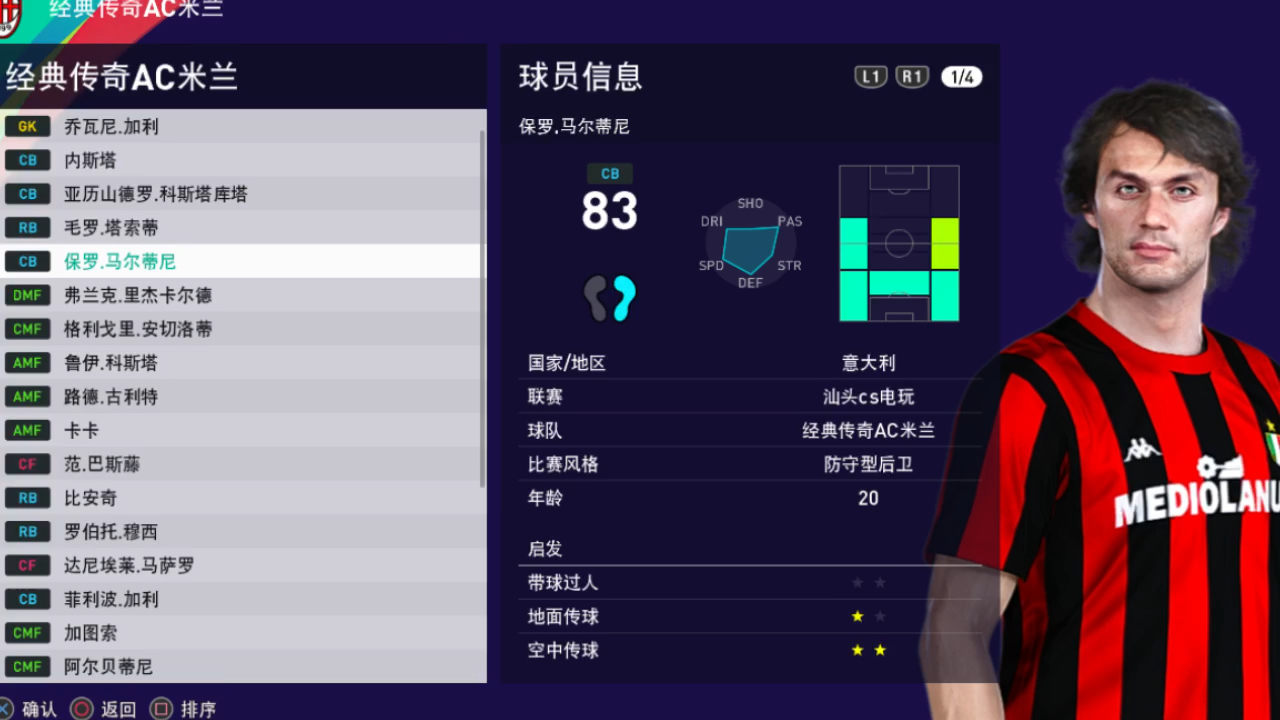Click the 经典传奇AC米兰 header title
The image size is (1280, 720).
pos(122,77)
